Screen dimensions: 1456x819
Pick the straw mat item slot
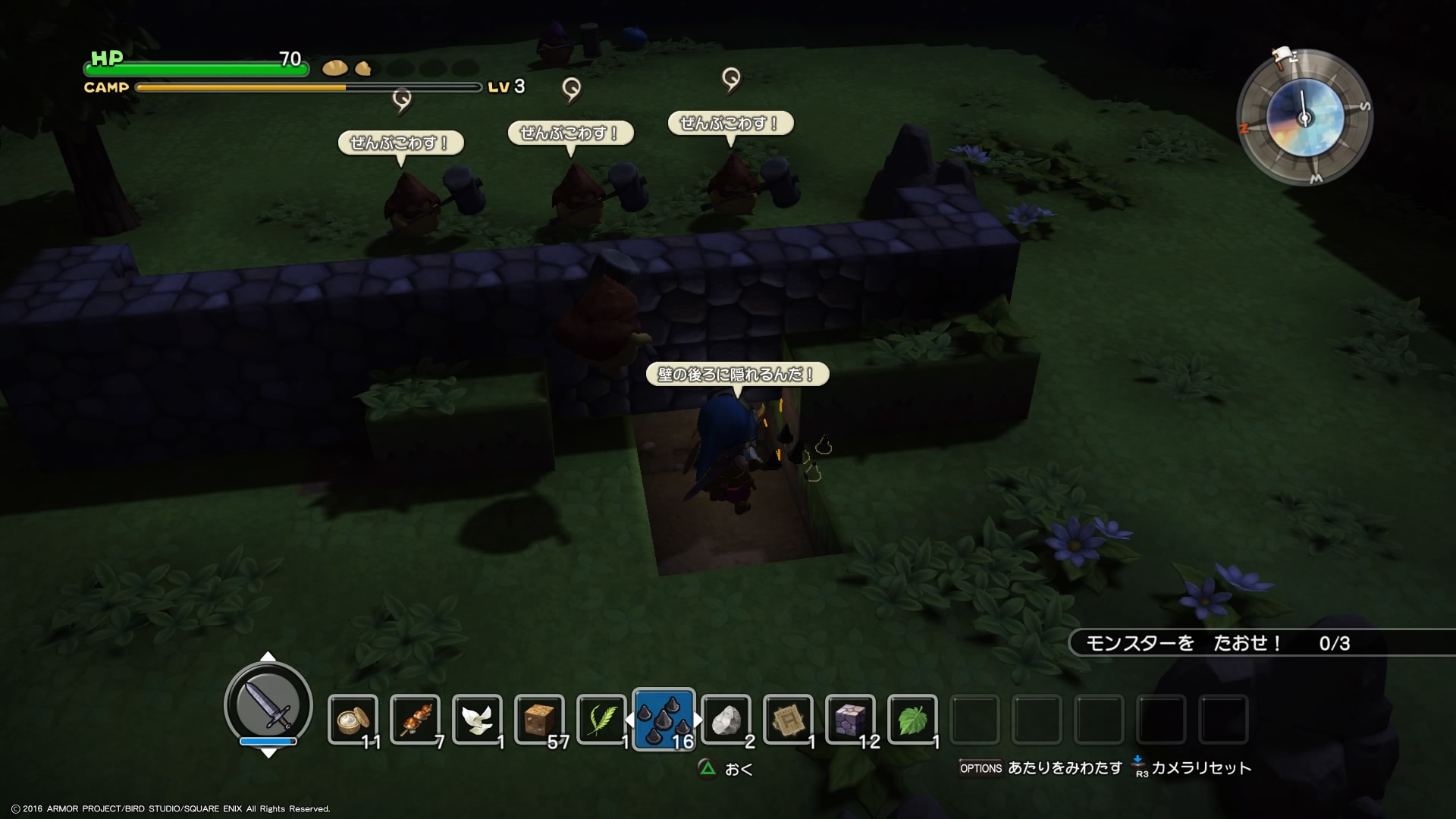pyautogui.click(x=788, y=719)
